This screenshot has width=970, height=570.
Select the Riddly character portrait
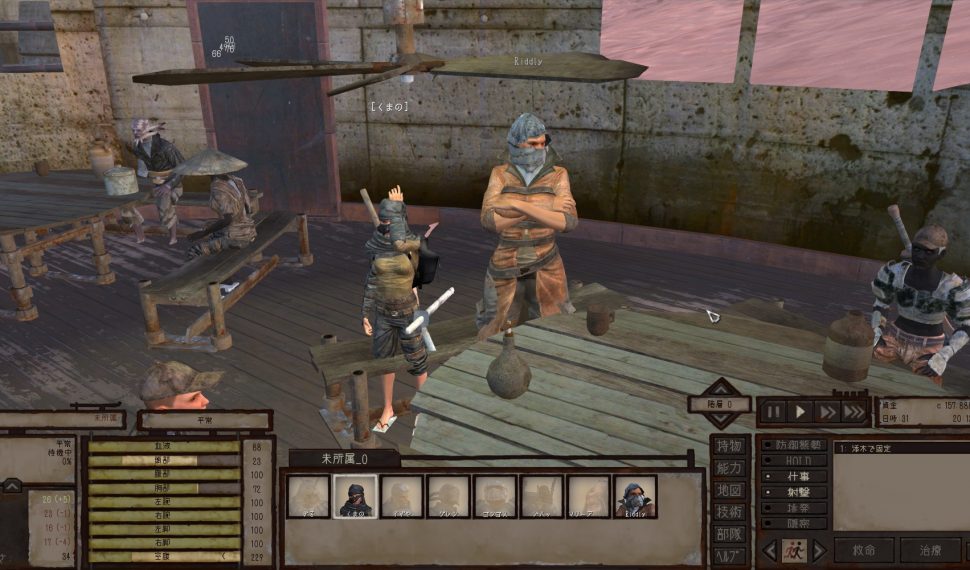635,497
